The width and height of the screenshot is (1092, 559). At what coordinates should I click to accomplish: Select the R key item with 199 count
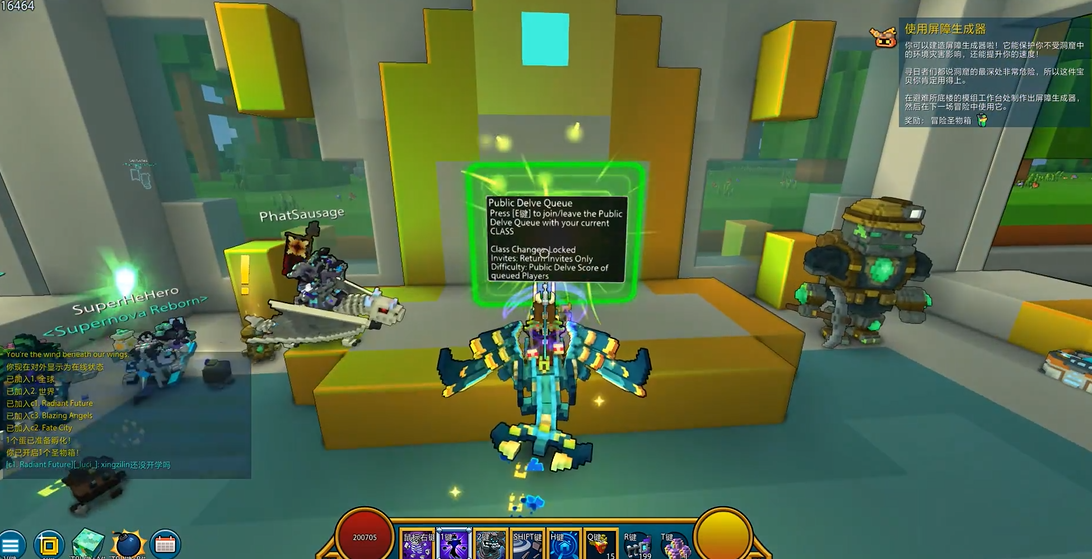[637, 546]
